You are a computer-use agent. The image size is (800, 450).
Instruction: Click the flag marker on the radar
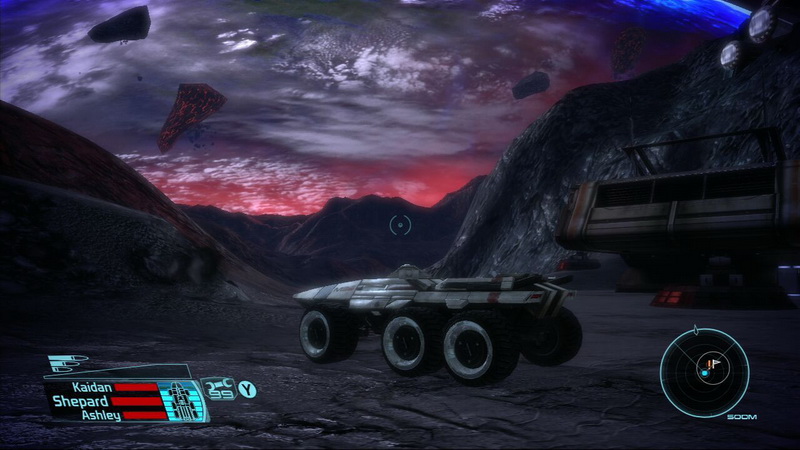click(x=715, y=362)
